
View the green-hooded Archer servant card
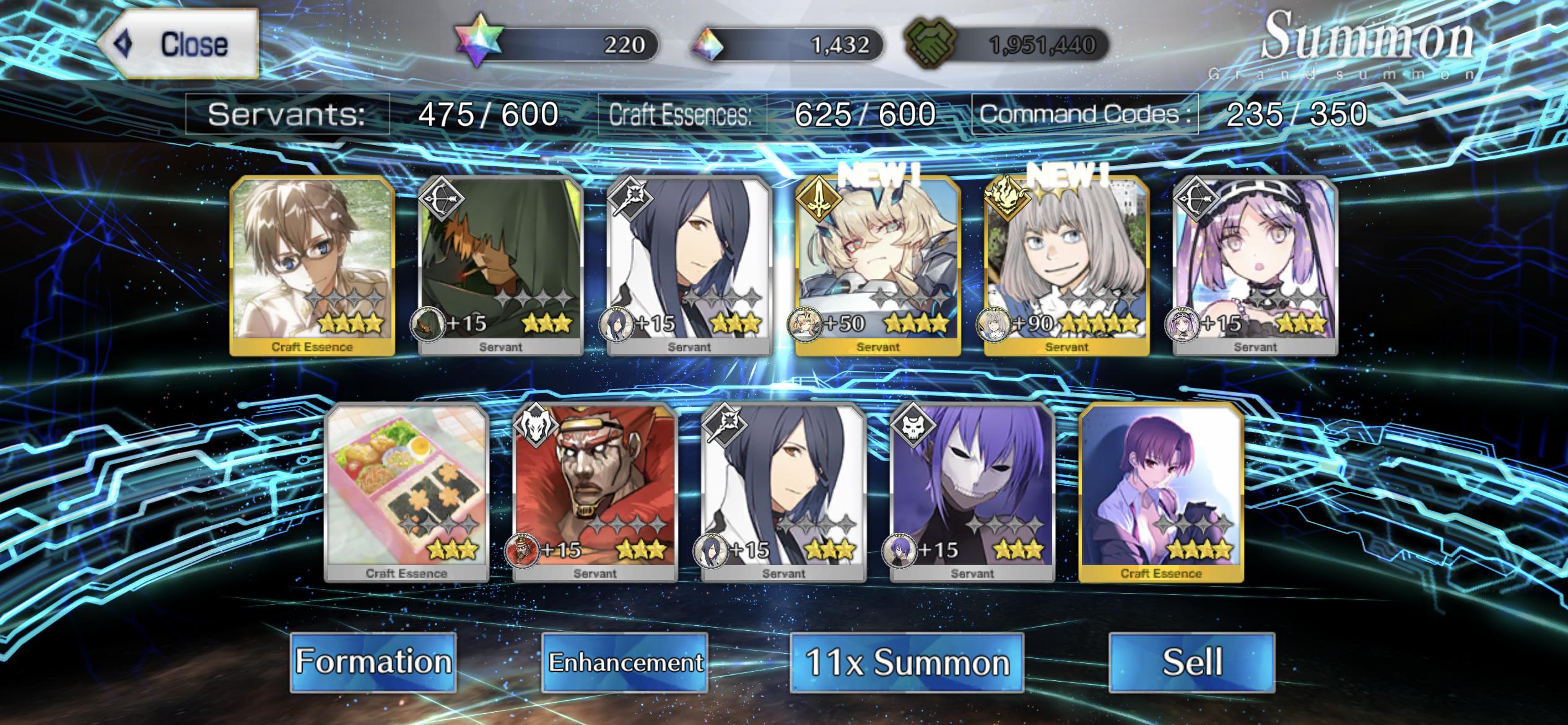click(501, 266)
